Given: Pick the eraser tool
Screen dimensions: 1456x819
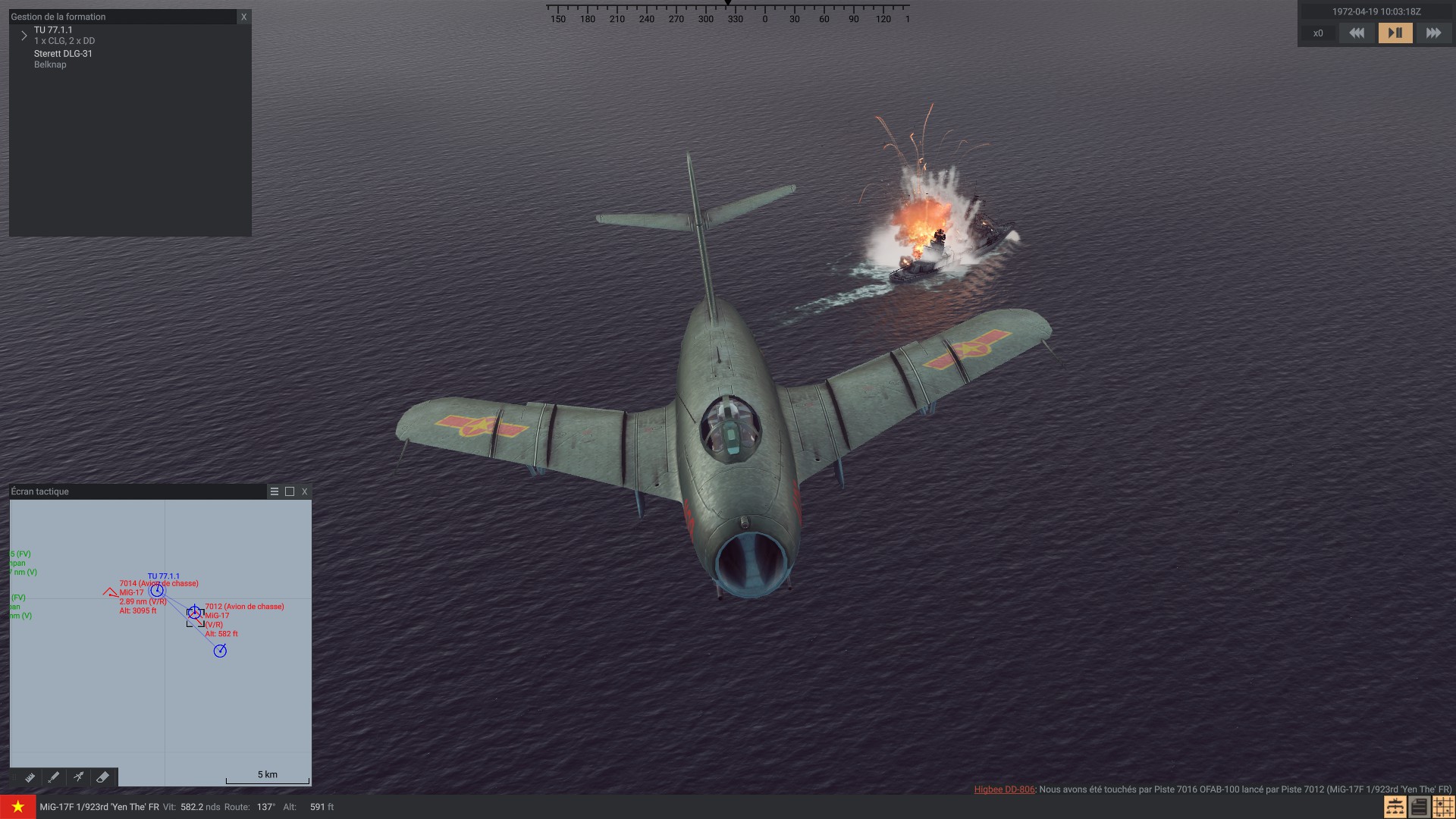Looking at the screenshot, I should point(103,777).
